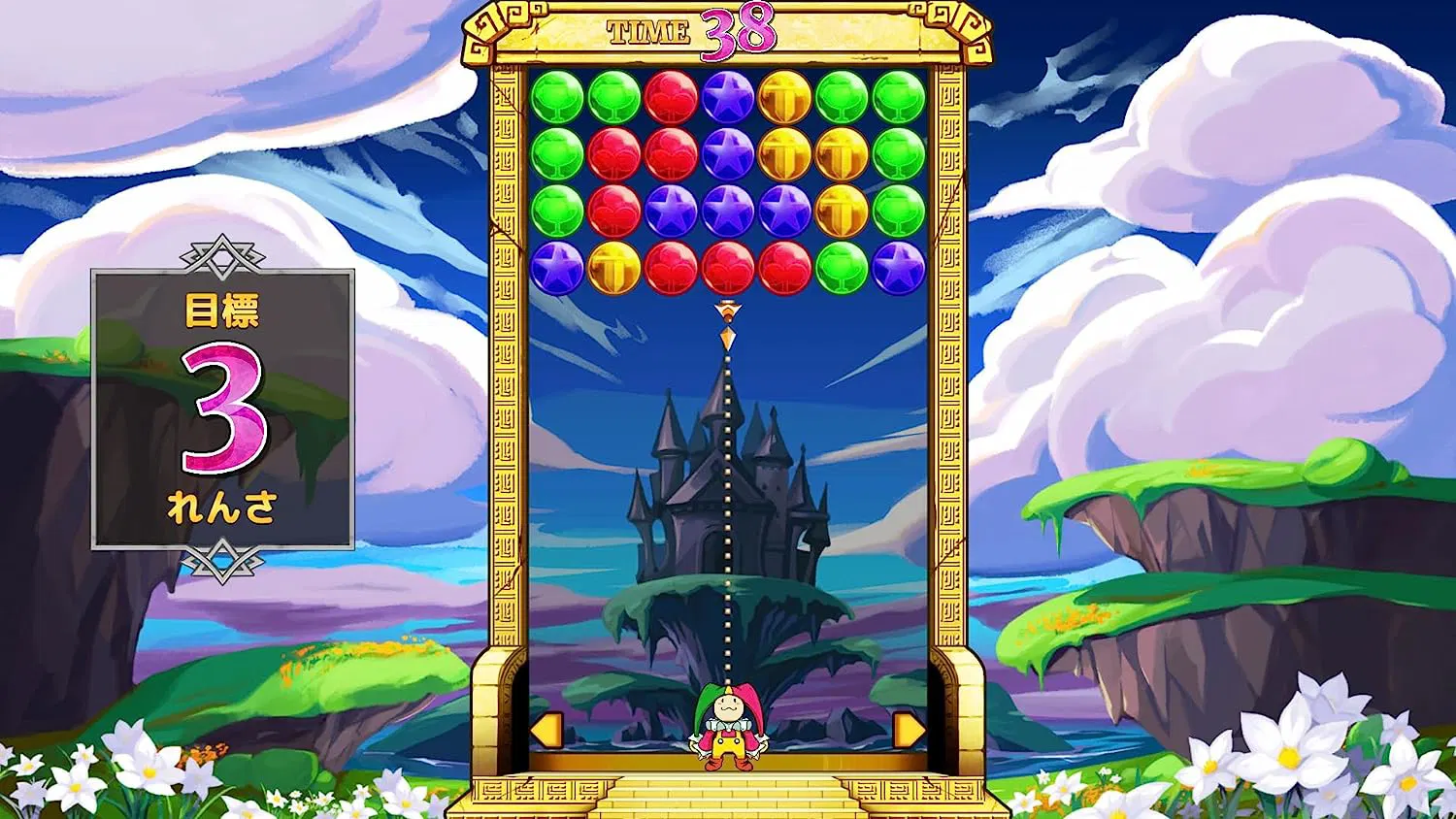The width and height of the screenshot is (1456, 819).
Task: Select the yellow ball in the lowest row
Action: point(613,268)
